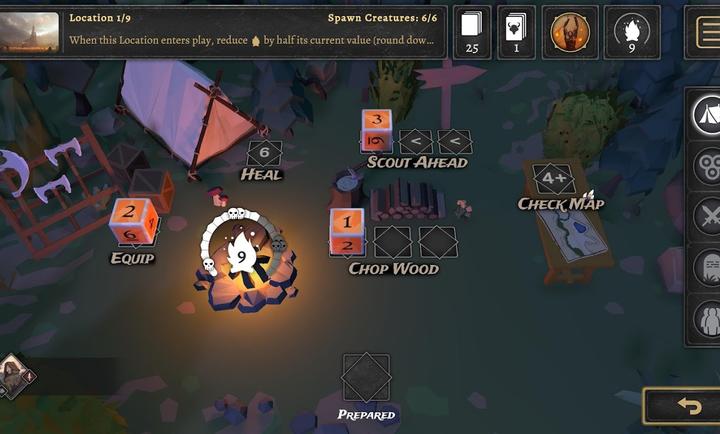The height and width of the screenshot is (434, 720).
Task: Click the location thumbnail image
Action: click(x=29, y=31)
